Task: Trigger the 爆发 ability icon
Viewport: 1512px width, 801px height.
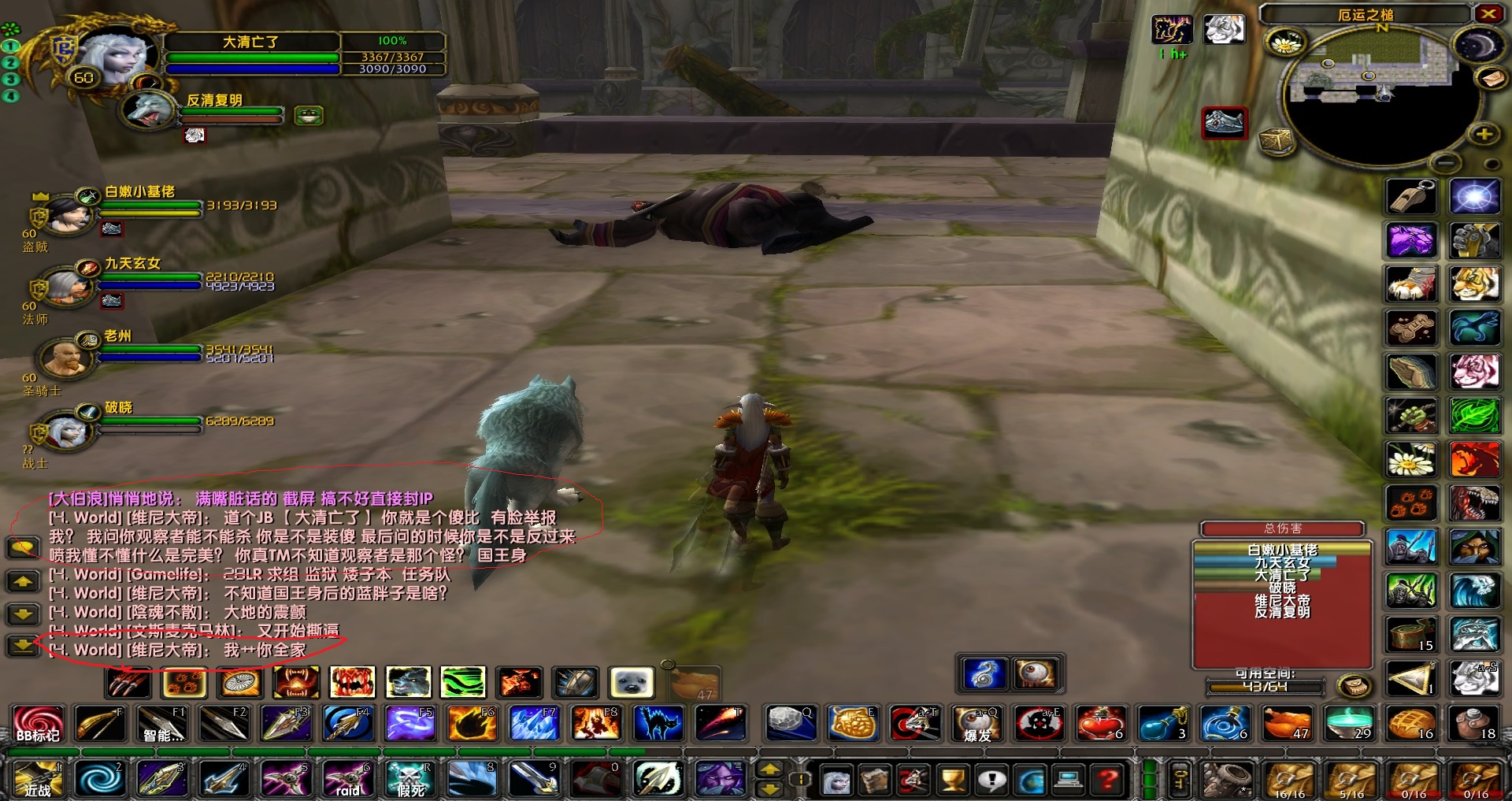Action: pyautogui.click(x=977, y=725)
